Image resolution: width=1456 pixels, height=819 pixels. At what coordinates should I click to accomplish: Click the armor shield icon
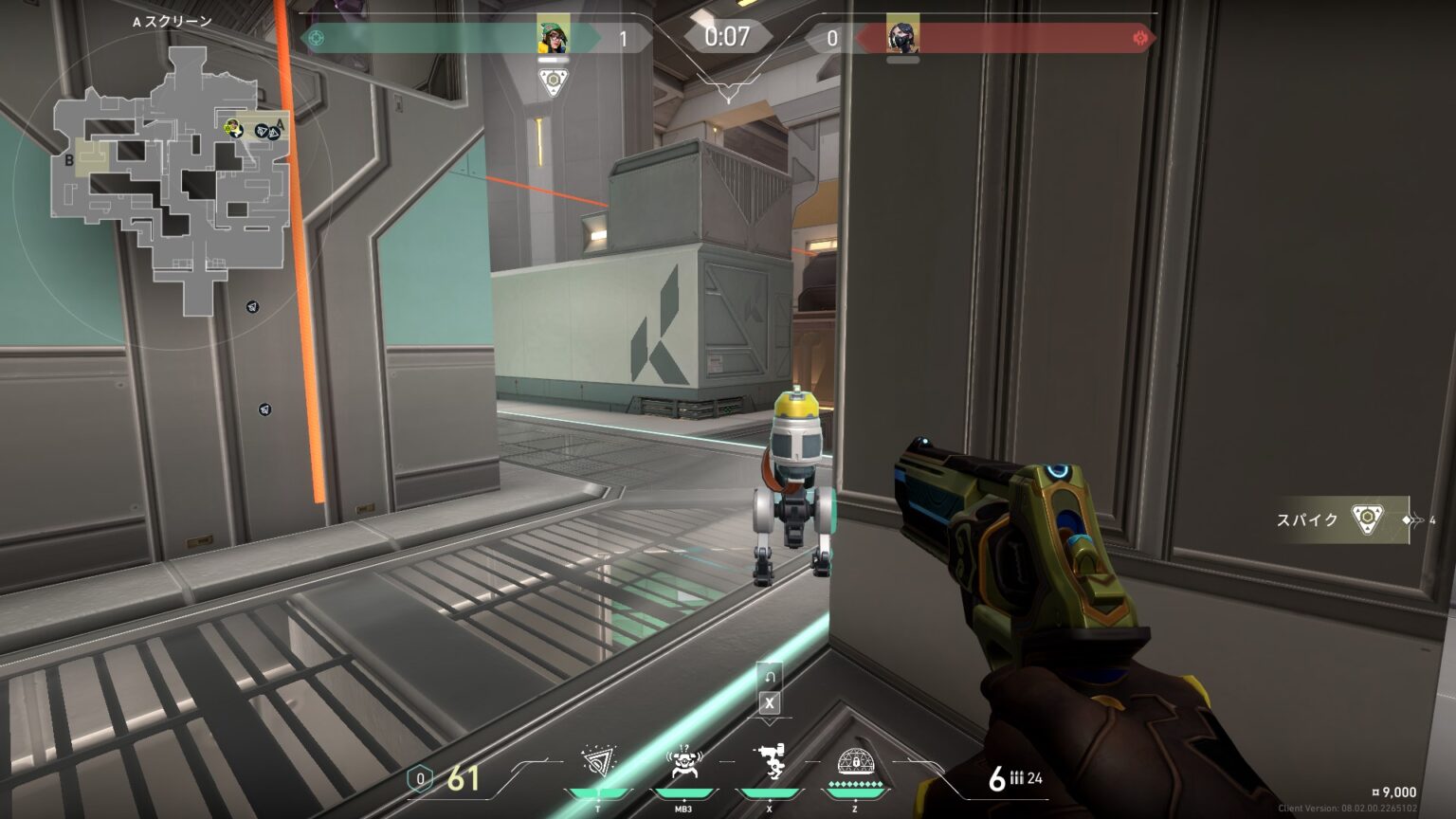420,779
